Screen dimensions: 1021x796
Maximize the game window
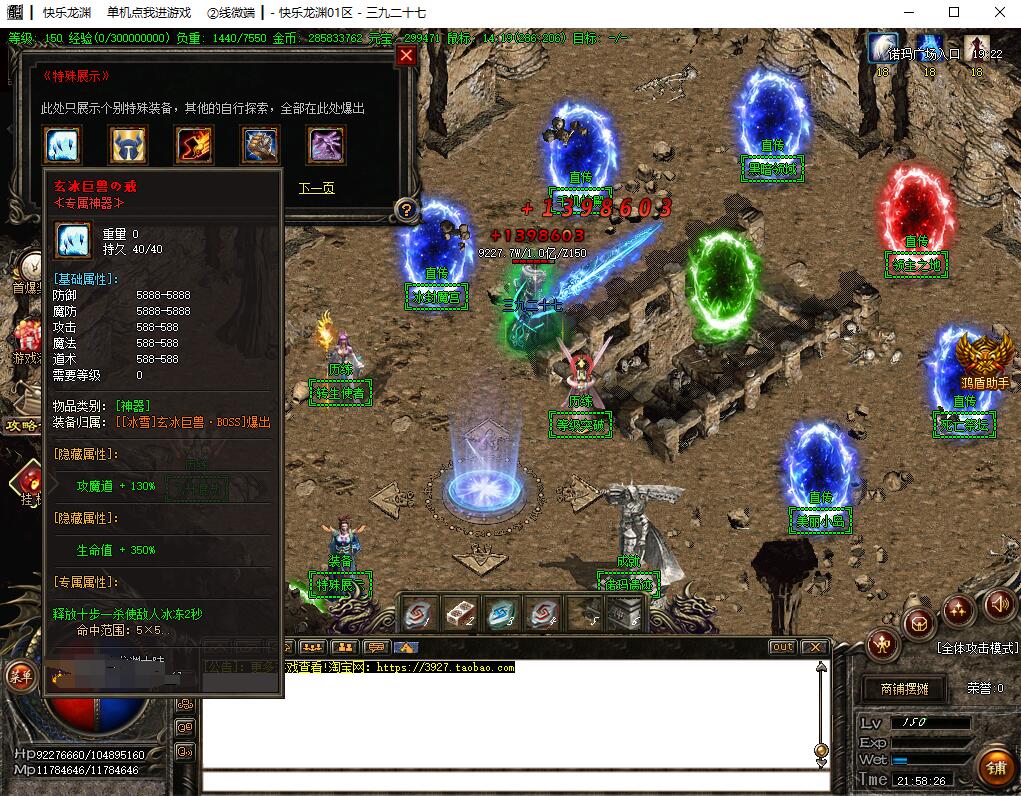tap(953, 12)
